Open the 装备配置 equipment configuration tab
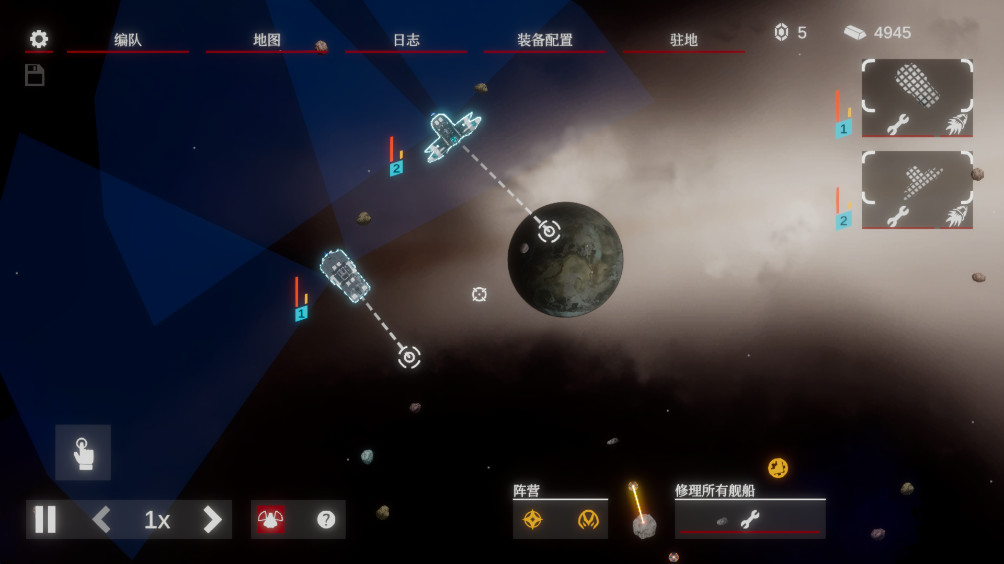 click(544, 40)
